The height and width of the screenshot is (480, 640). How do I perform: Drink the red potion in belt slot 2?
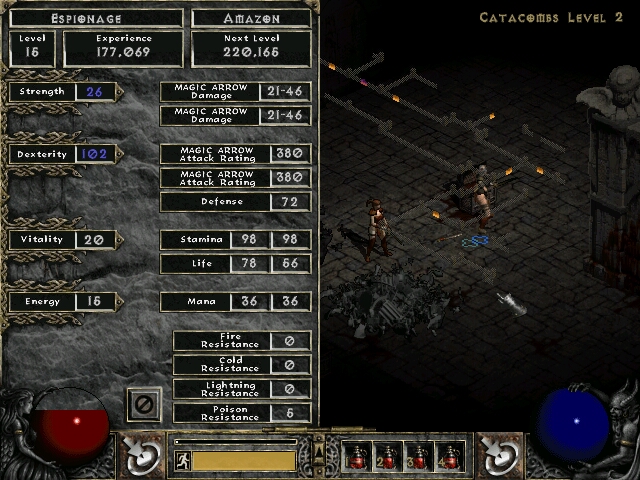pyautogui.click(x=388, y=457)
